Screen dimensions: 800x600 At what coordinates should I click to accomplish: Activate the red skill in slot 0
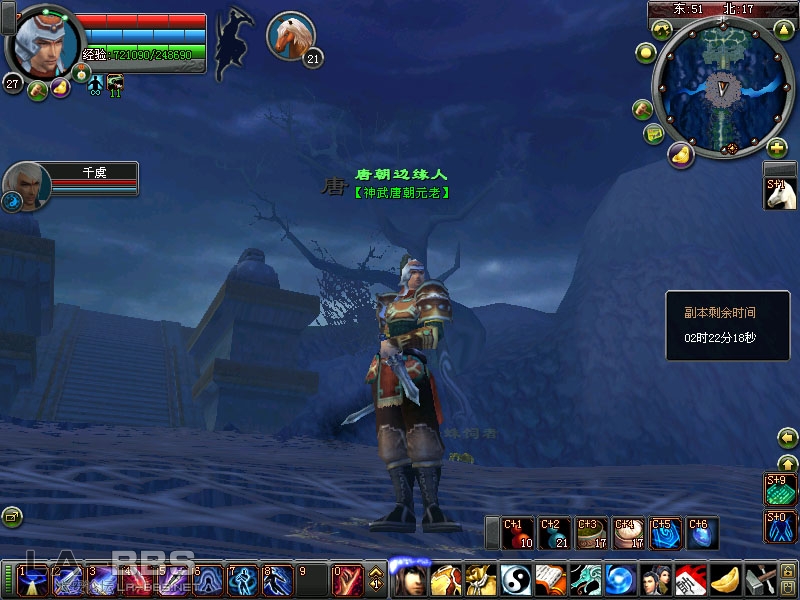pos(346,581)
